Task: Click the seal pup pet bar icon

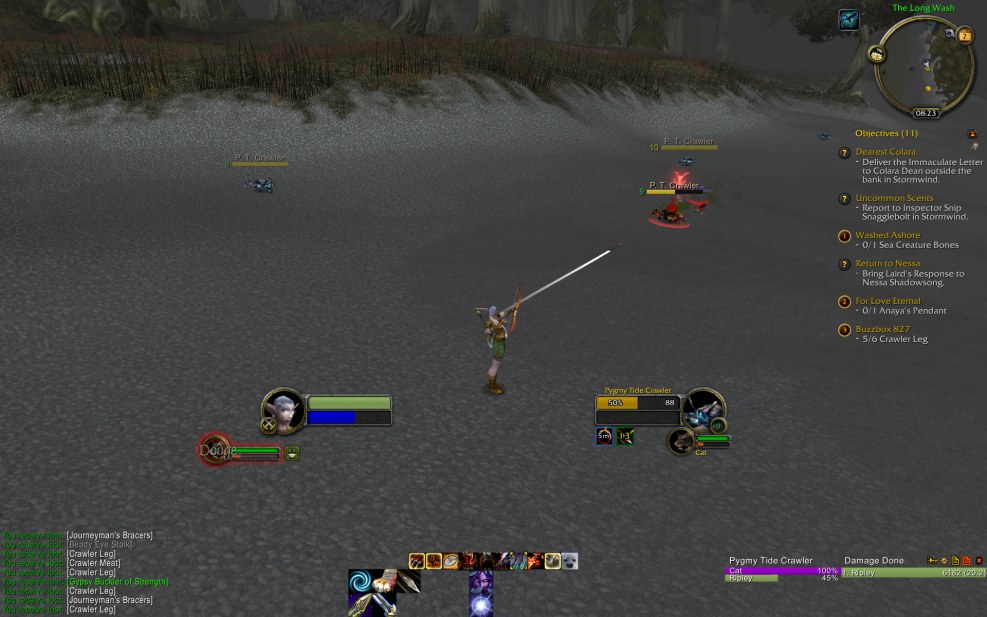Action: [570, 561]
